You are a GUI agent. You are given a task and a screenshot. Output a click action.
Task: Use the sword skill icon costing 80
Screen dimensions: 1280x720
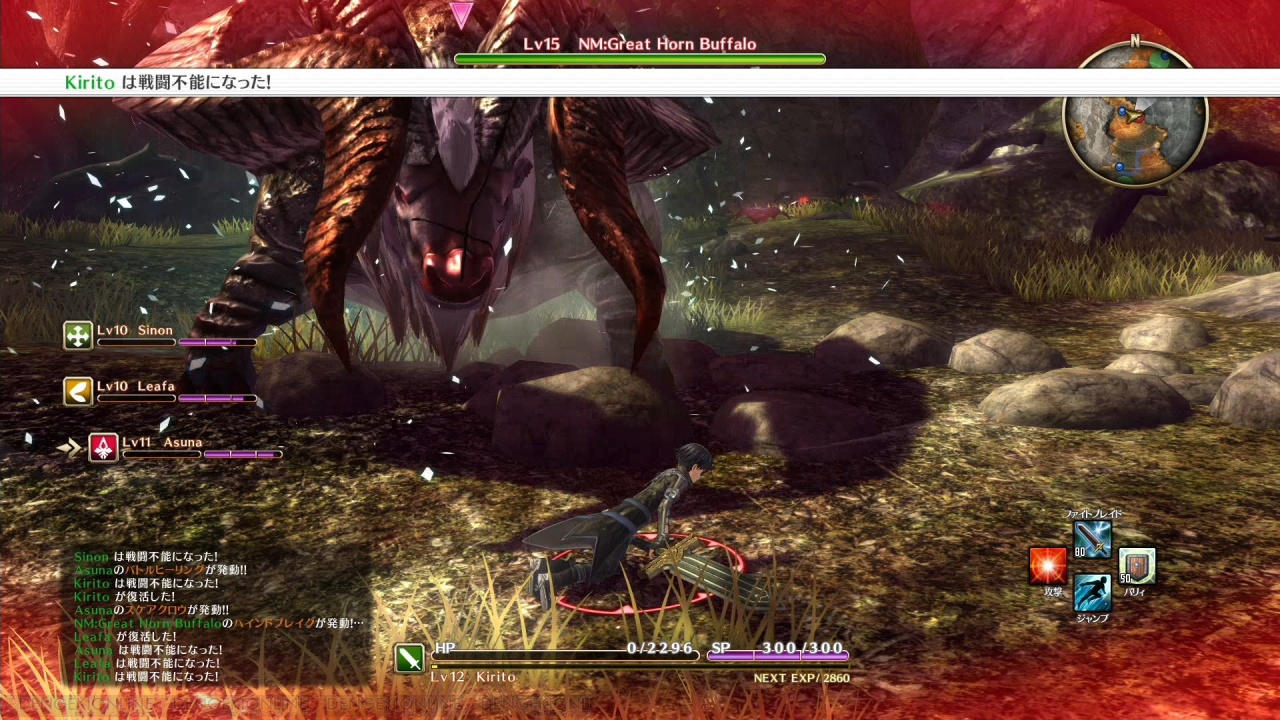[x=1092, y=540]
